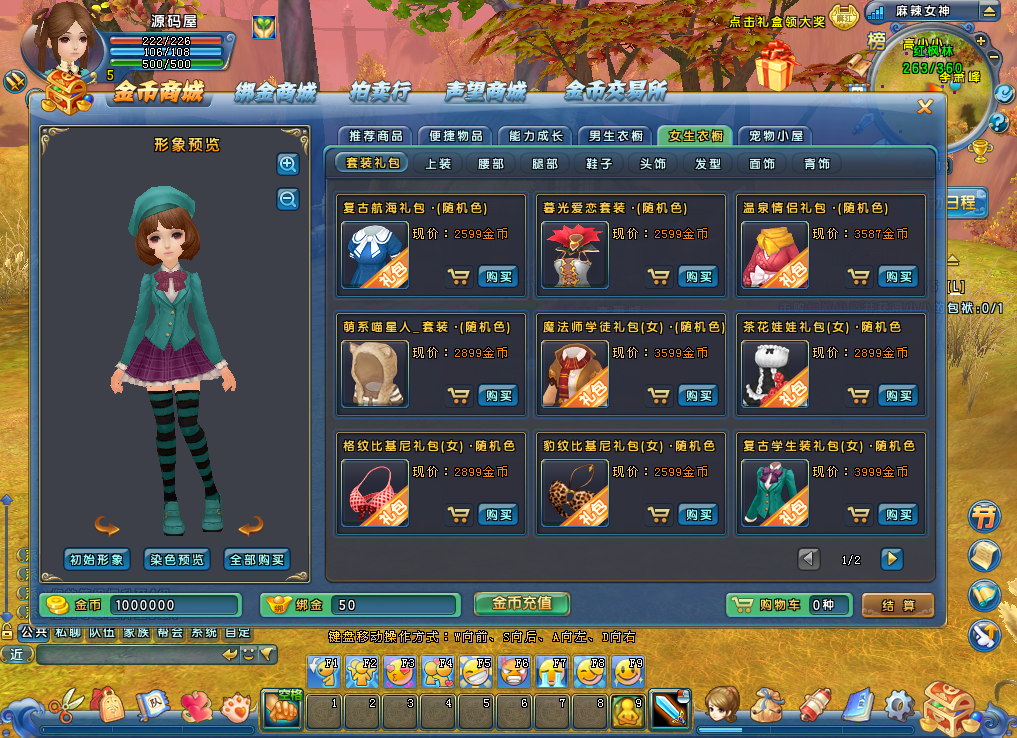
Task: Close the gold coin shop window
Action: click(x=925, y=107)
